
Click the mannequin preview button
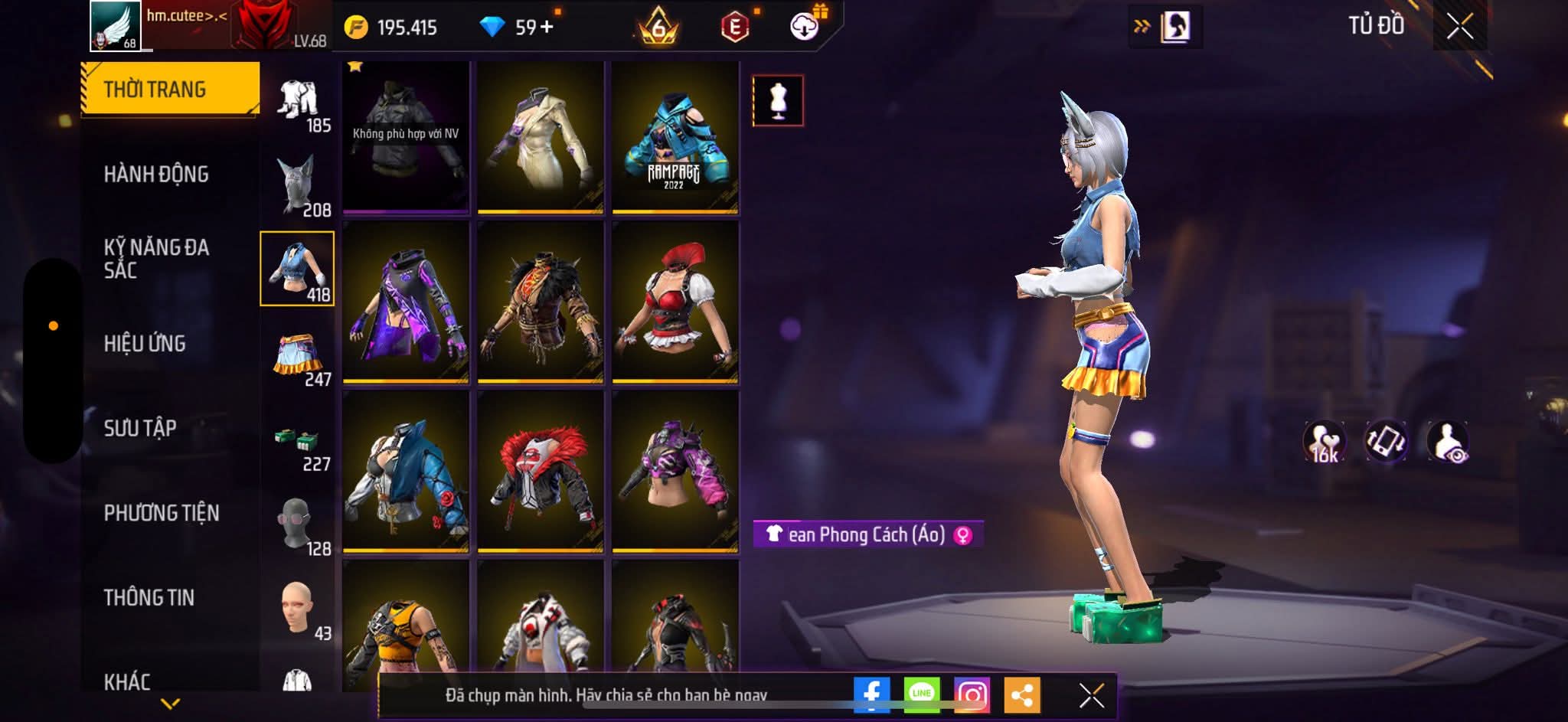point(778,100)
